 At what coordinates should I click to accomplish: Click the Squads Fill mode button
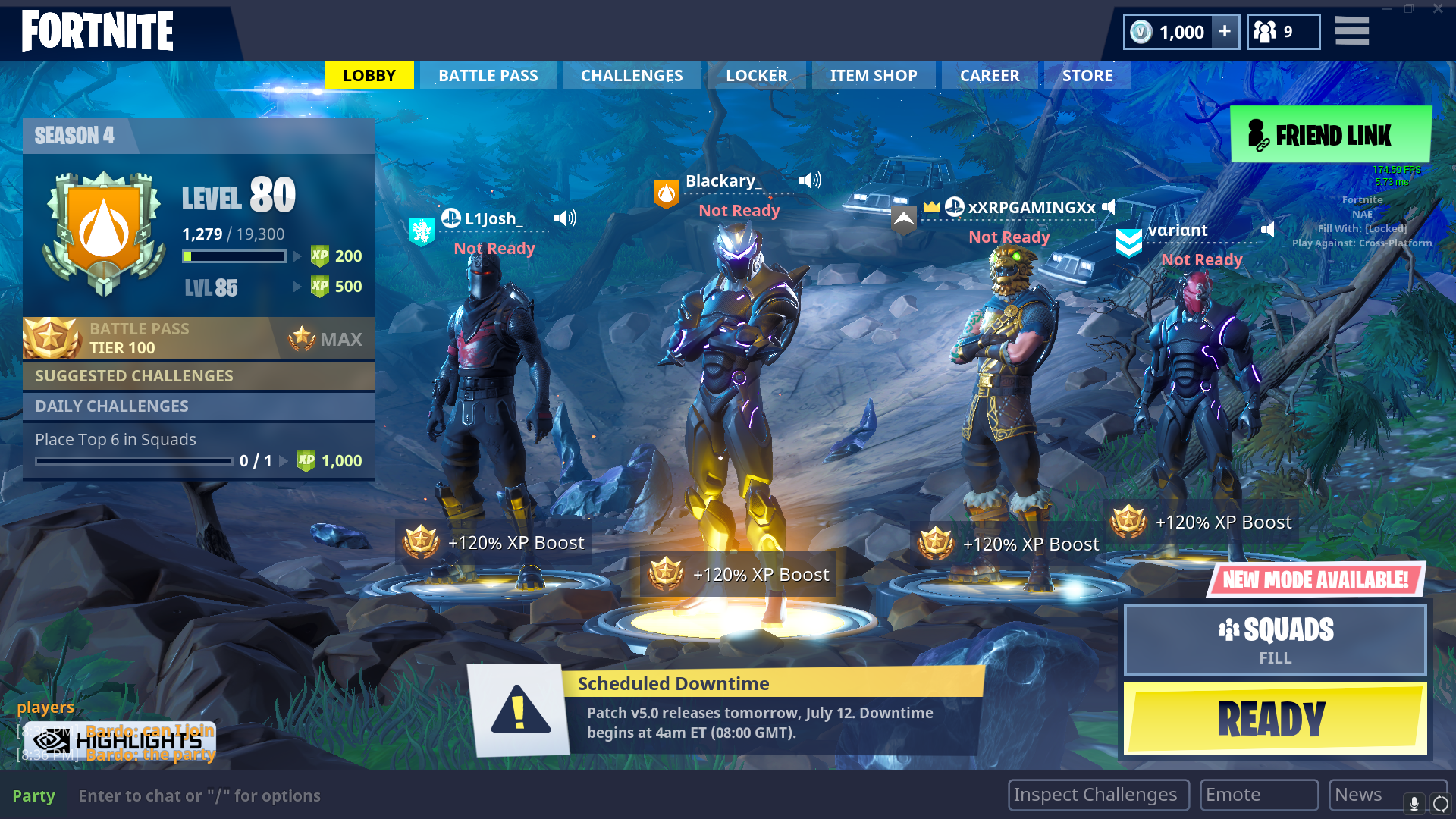1275,640
